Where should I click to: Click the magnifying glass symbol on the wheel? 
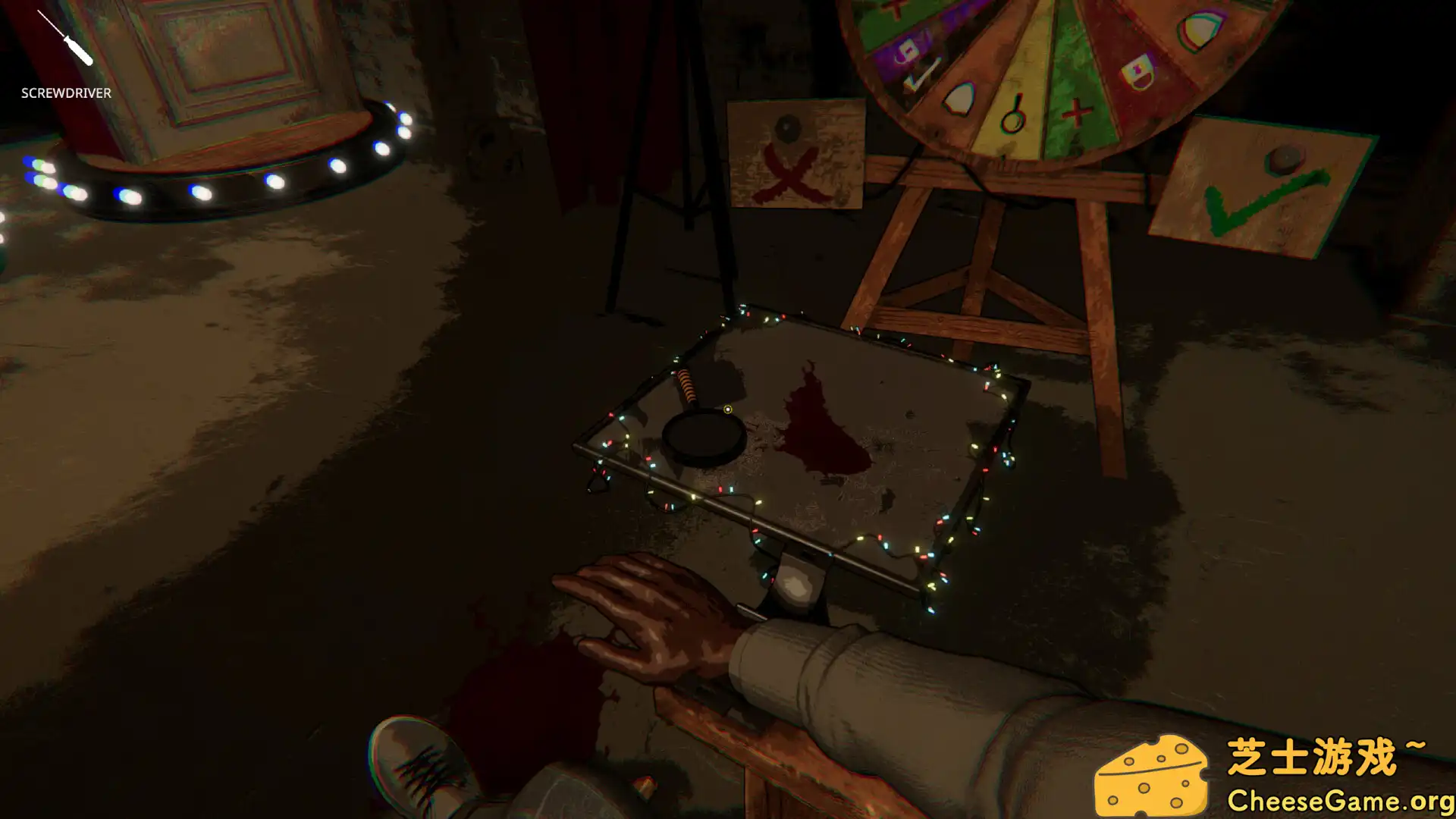(1012, 118)
